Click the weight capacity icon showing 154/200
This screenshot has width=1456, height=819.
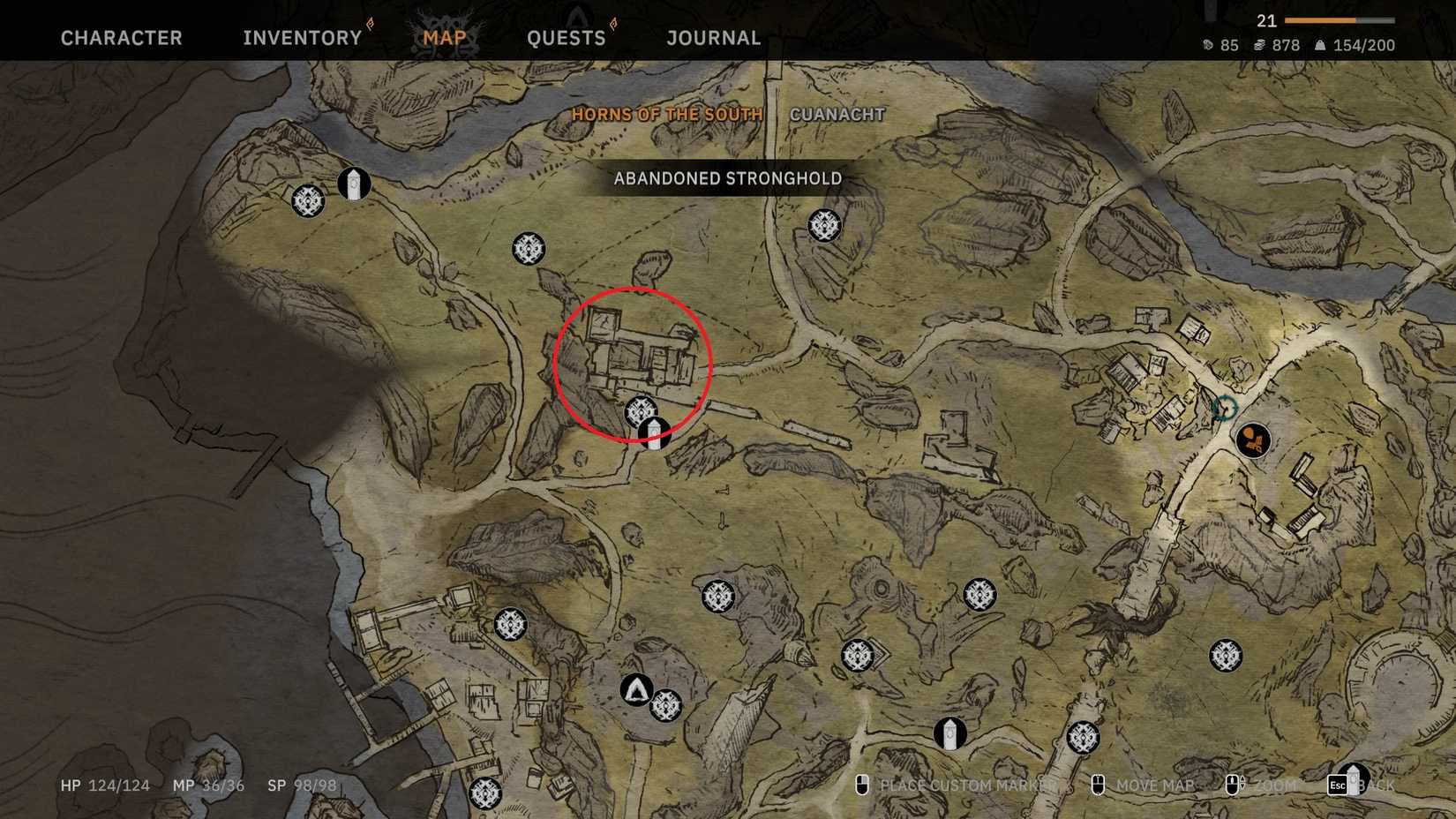[1323, 45]
